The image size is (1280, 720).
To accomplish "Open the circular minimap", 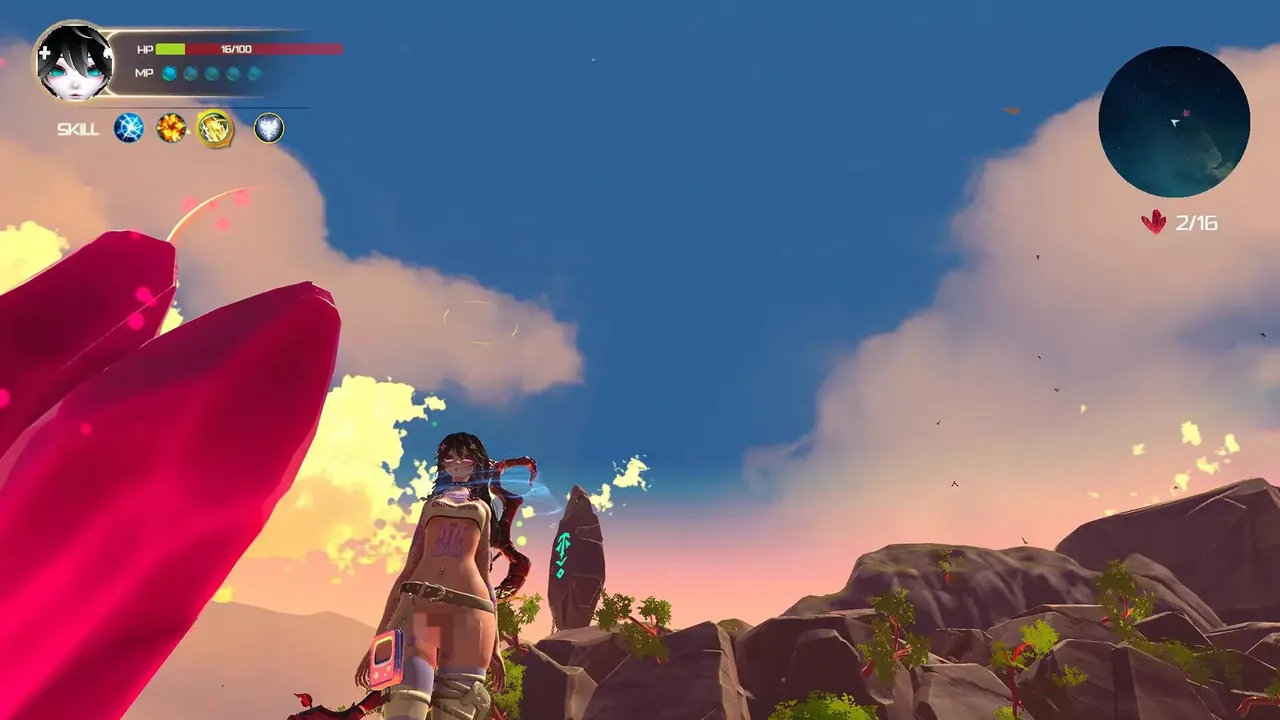I will coord(1174,121).
